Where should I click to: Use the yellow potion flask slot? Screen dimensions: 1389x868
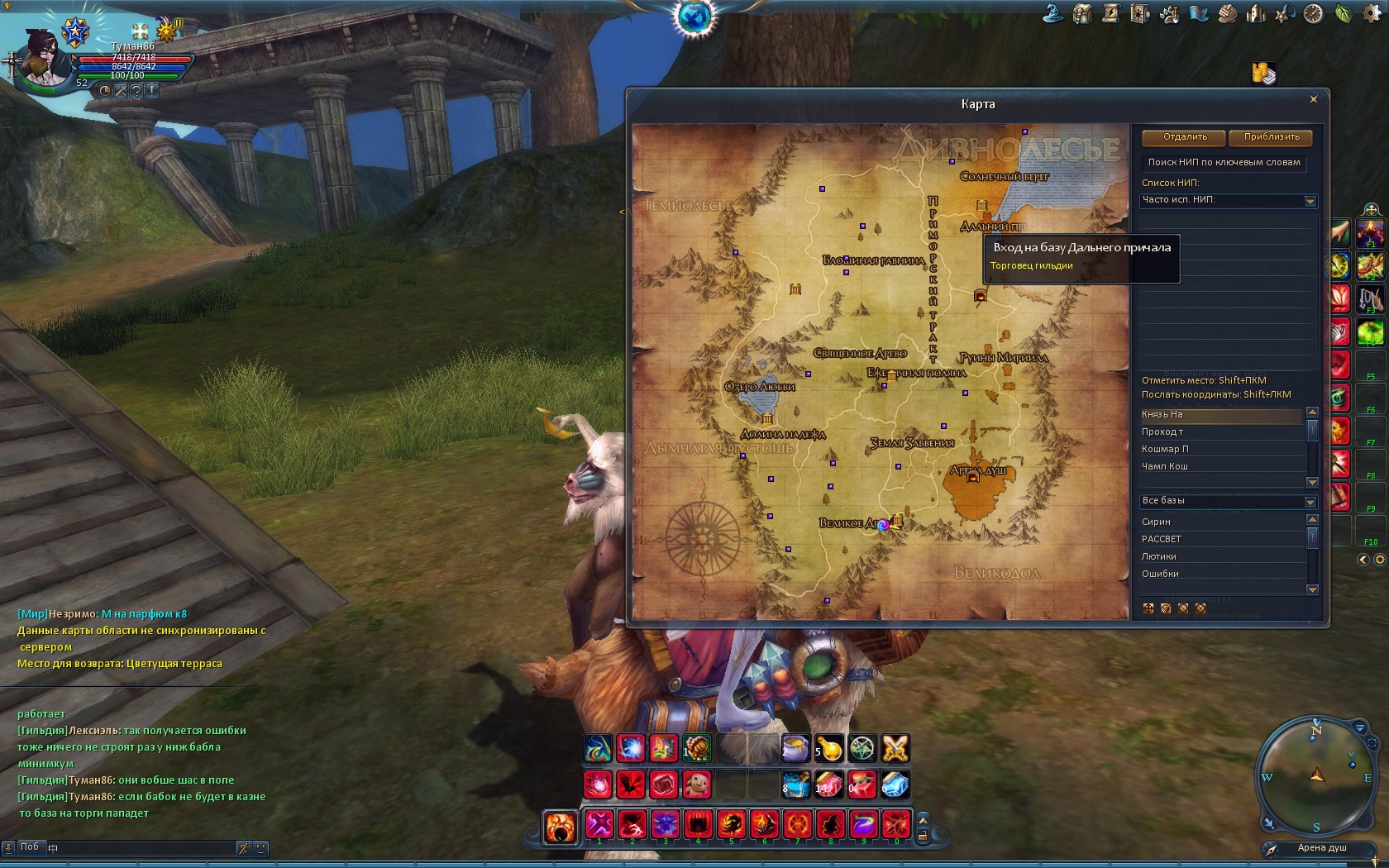click(x=828, y=748)
